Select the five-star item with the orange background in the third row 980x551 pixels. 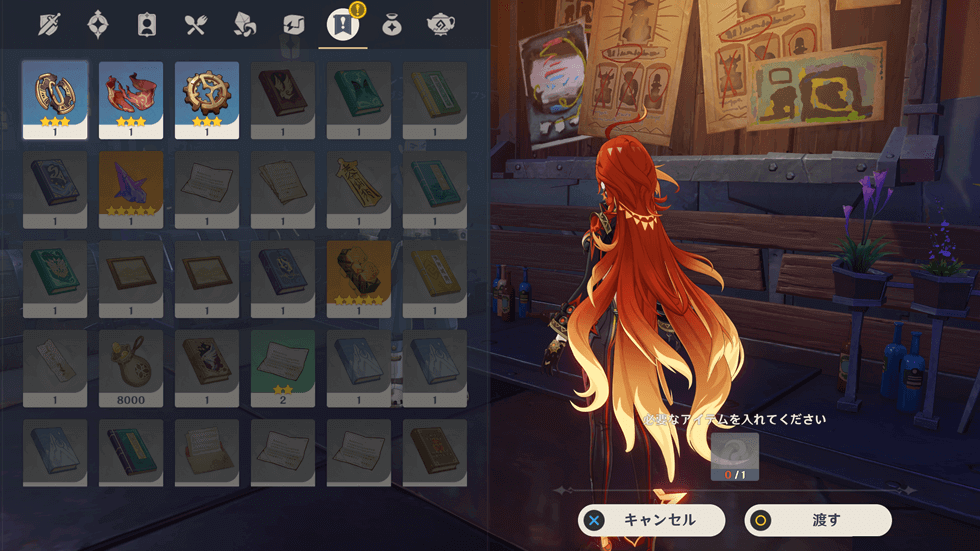coord(359,278)
